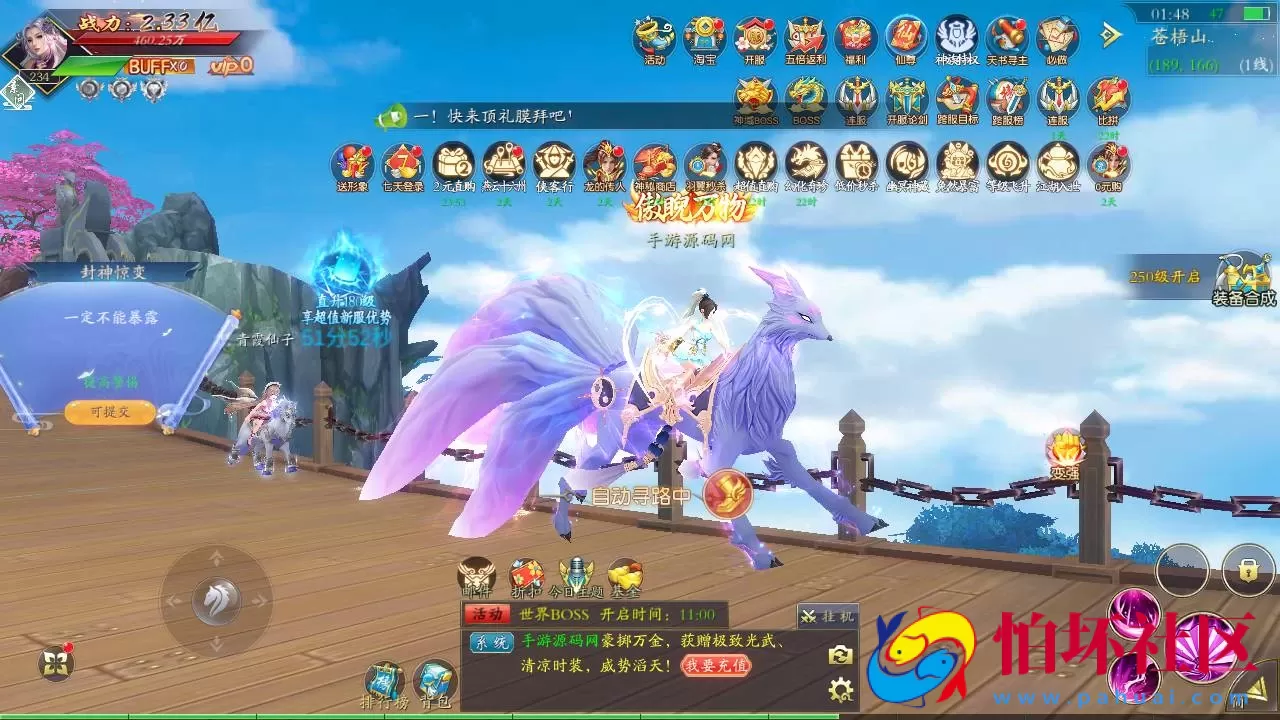Open the 活动 events icon

pyautogui.click(x=654, y=39)
